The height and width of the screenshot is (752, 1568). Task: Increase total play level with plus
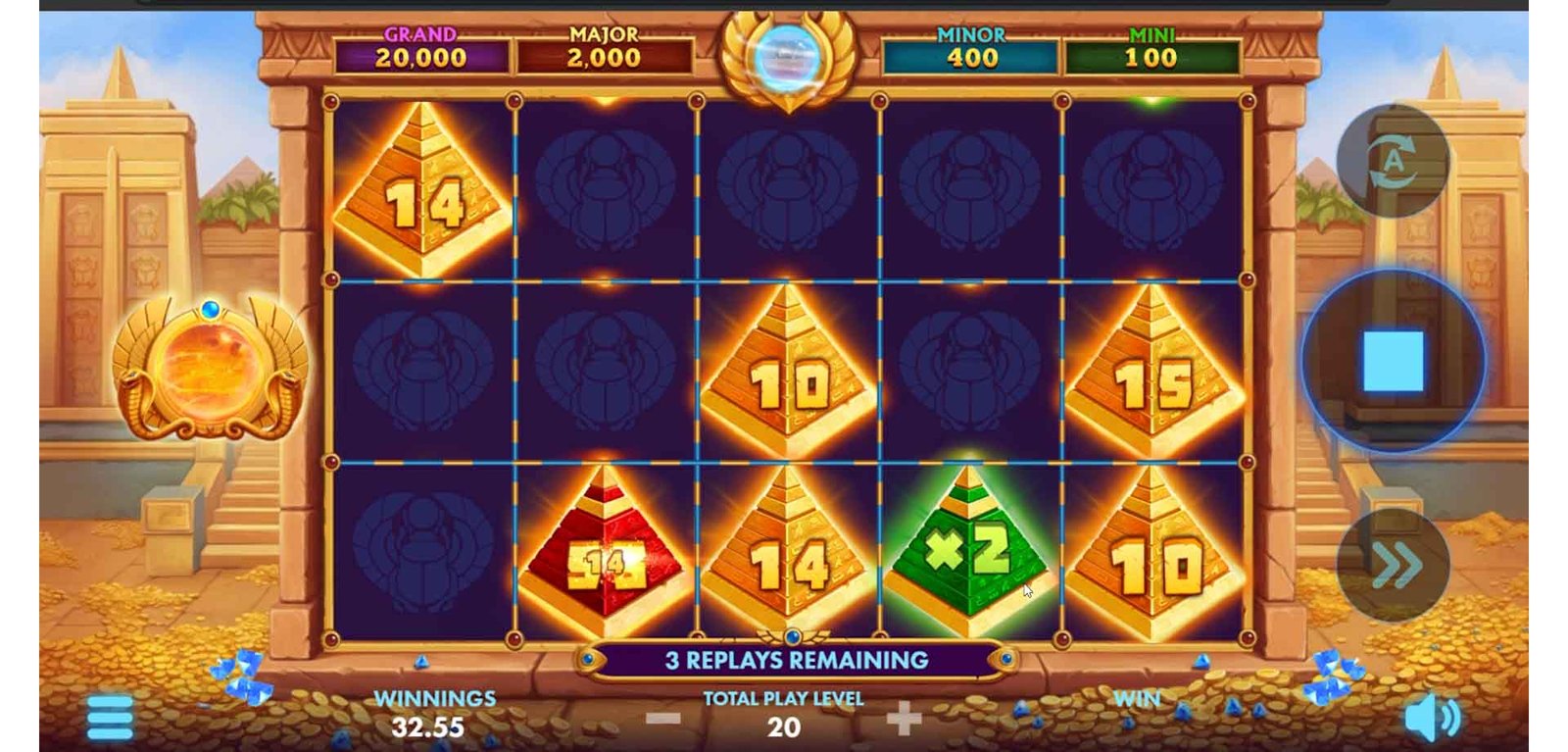(x=904, y=720)
